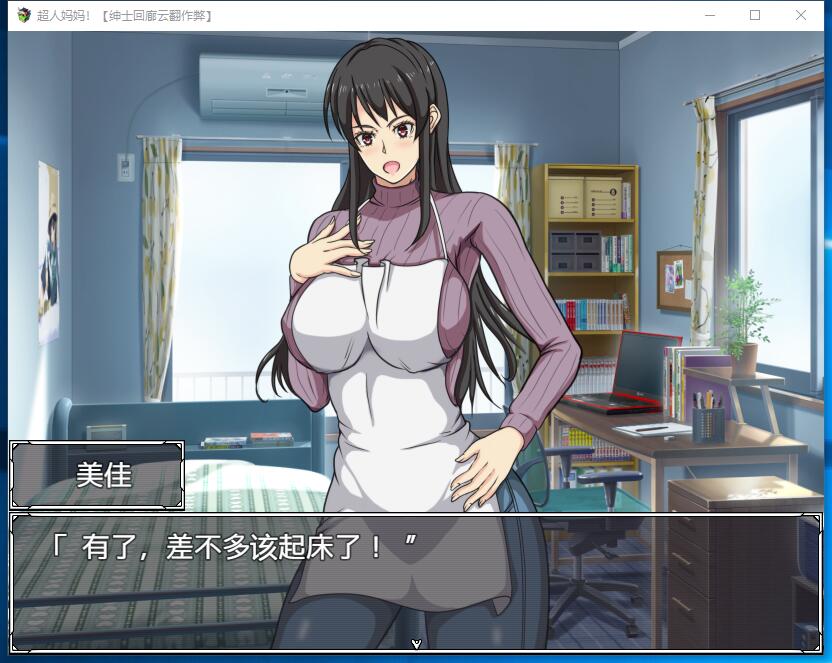
Task: Maximize the game window
Action: tap(755, 15)
